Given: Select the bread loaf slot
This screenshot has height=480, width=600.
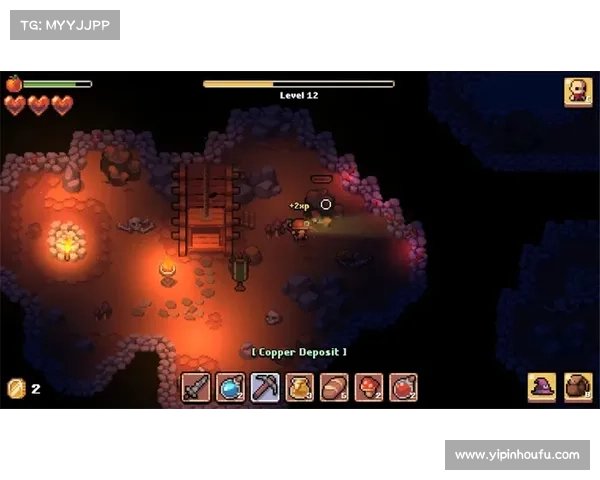Looking at the screenshot, I should tap(334, 387).
